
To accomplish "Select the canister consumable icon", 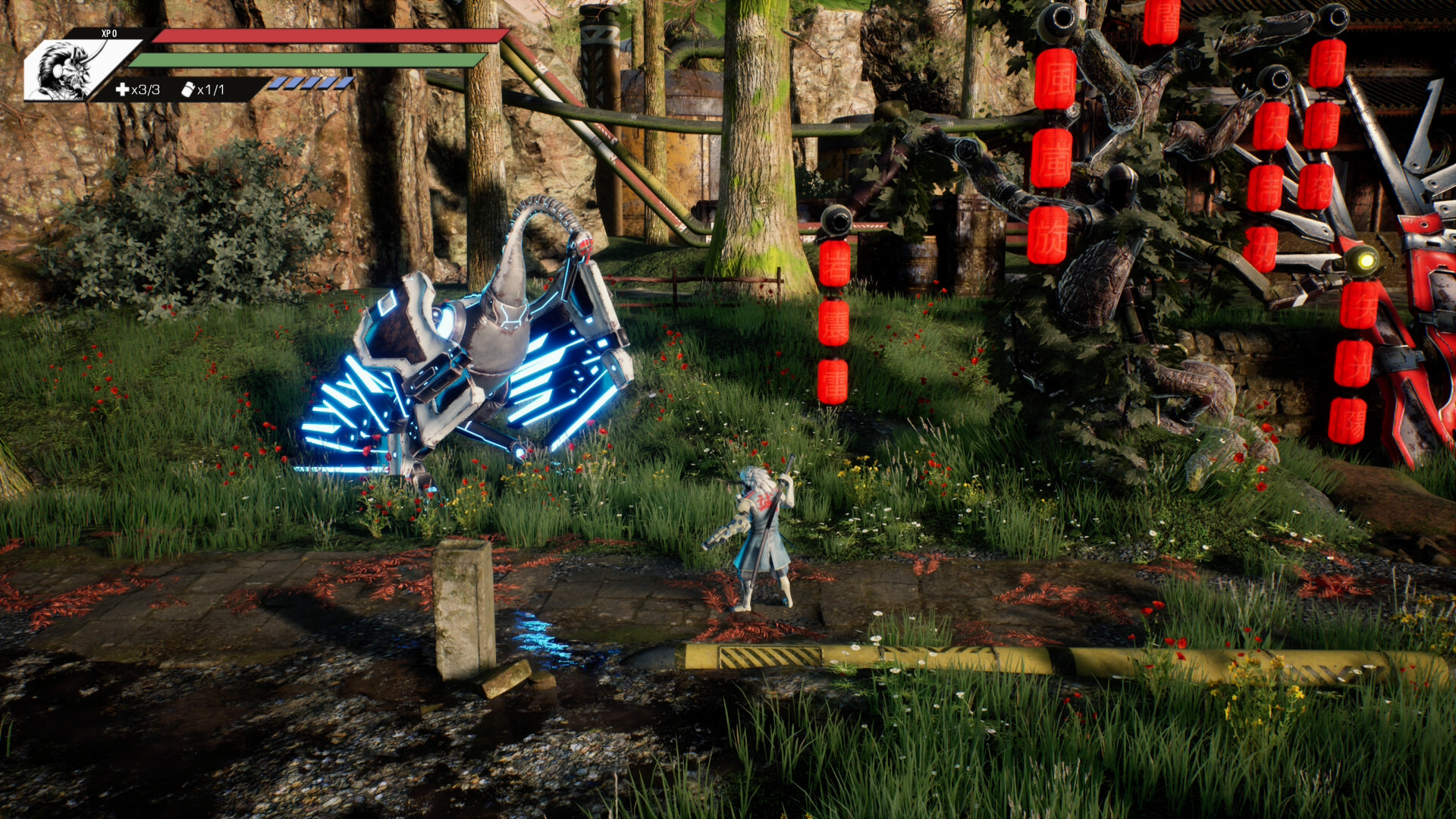I will pyautogui.click(x=188, y=89).
